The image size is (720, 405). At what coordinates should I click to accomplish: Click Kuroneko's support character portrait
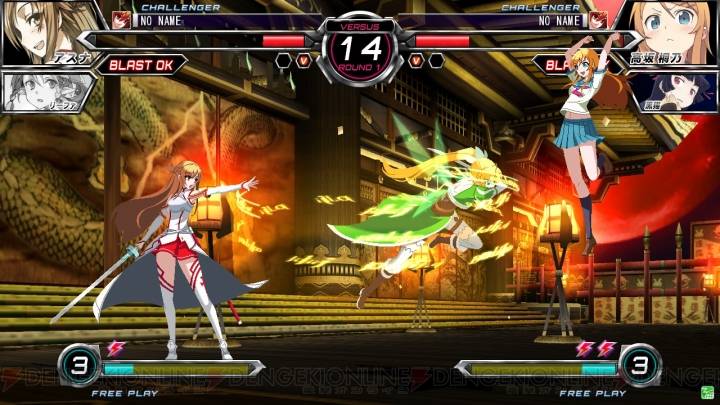click(x=673, y=92)
